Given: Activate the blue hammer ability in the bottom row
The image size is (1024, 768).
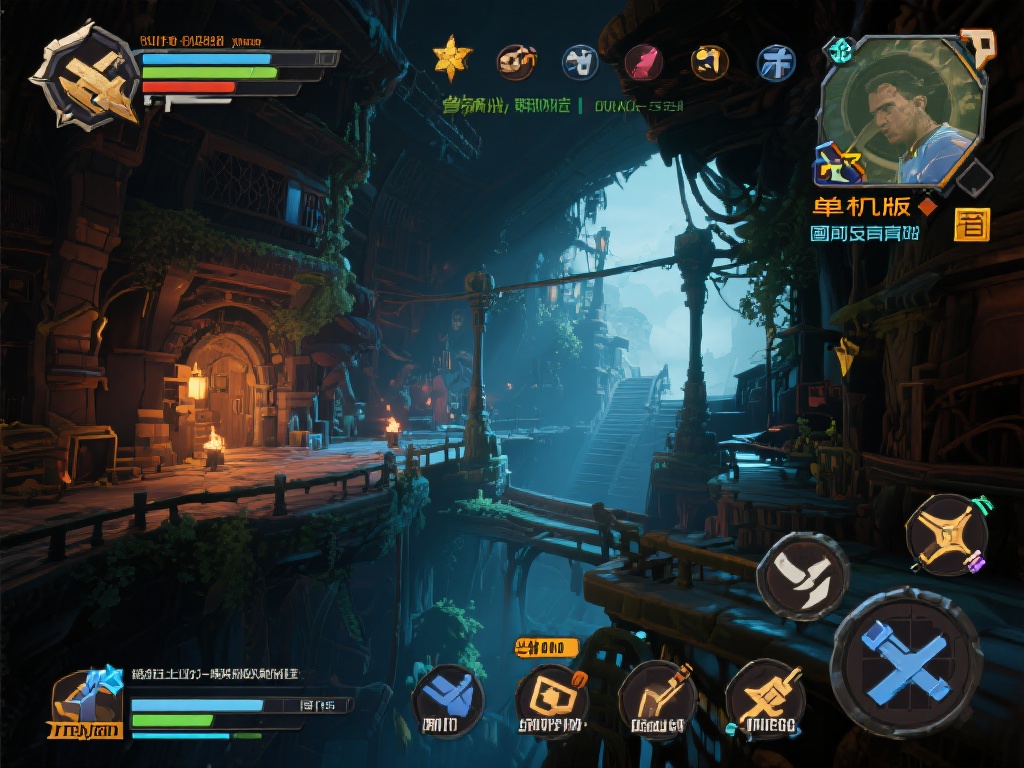Looking at the screenshot, I should tap(448, 699).
